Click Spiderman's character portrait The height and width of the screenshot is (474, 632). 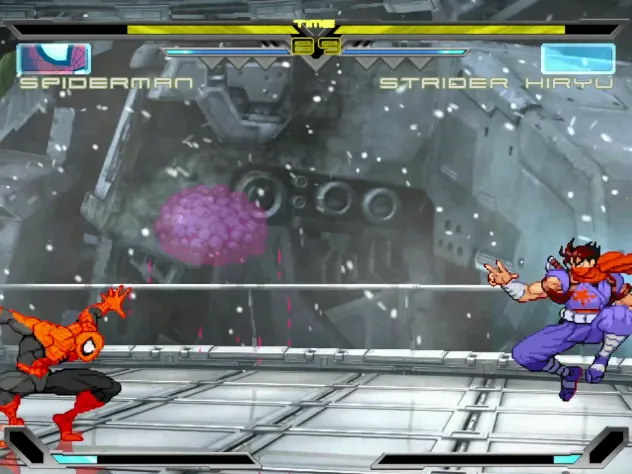coord(54,59)
